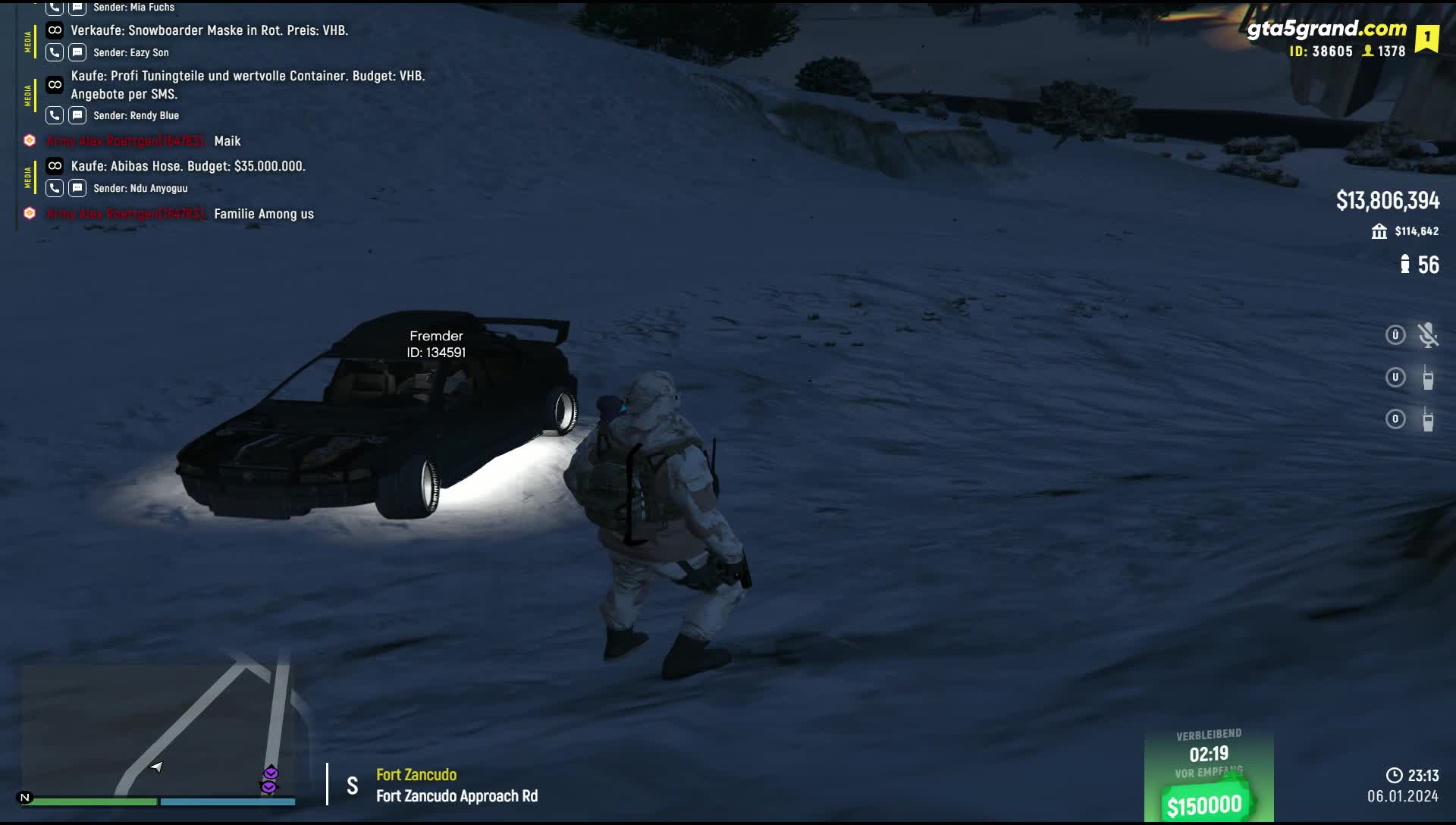Screen dimensions: 1456x825
Task: Open SMS to sender Eazy Son
Action: 77,52
